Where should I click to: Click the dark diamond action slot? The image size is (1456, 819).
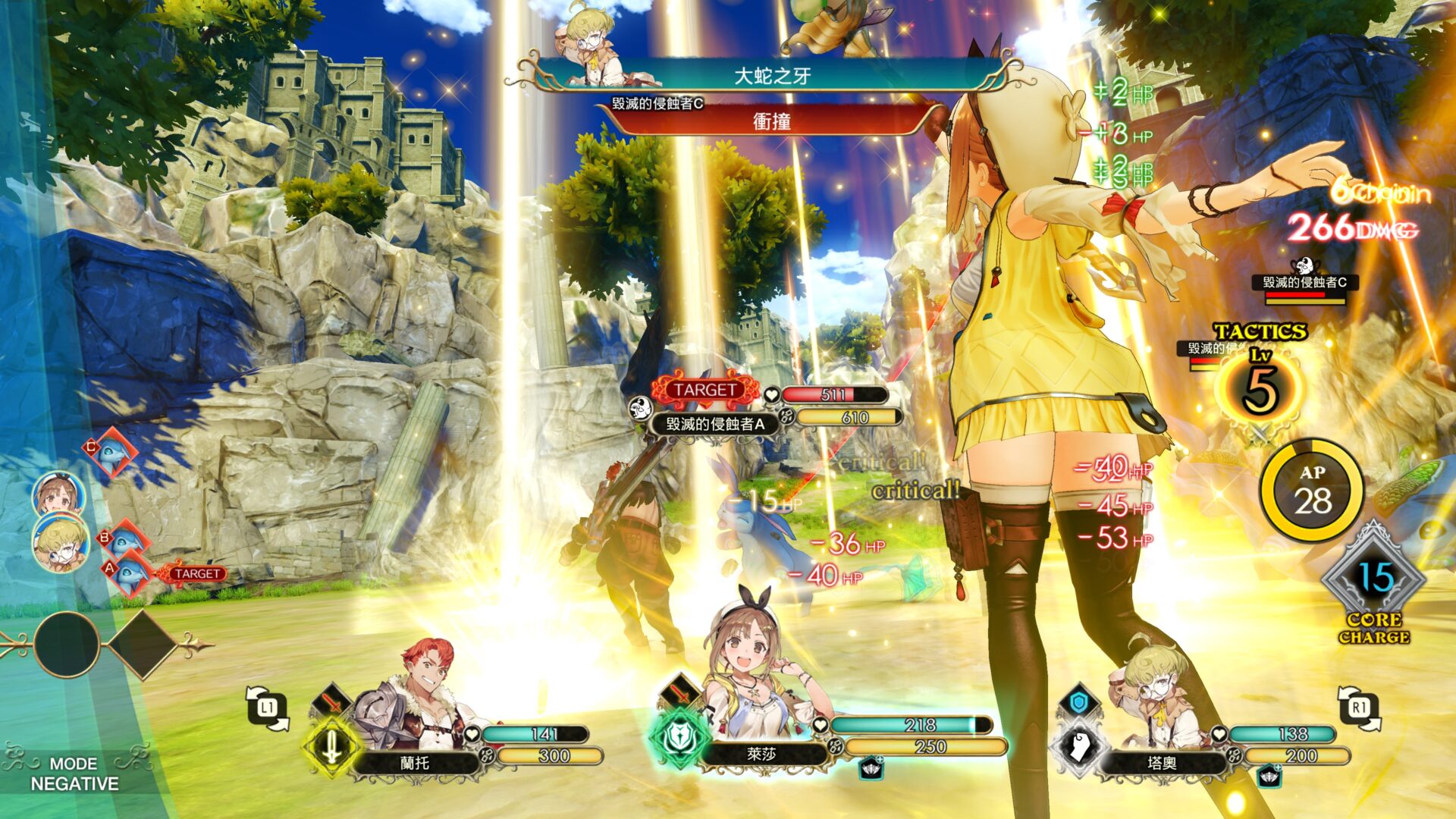[x=143, y=645]
